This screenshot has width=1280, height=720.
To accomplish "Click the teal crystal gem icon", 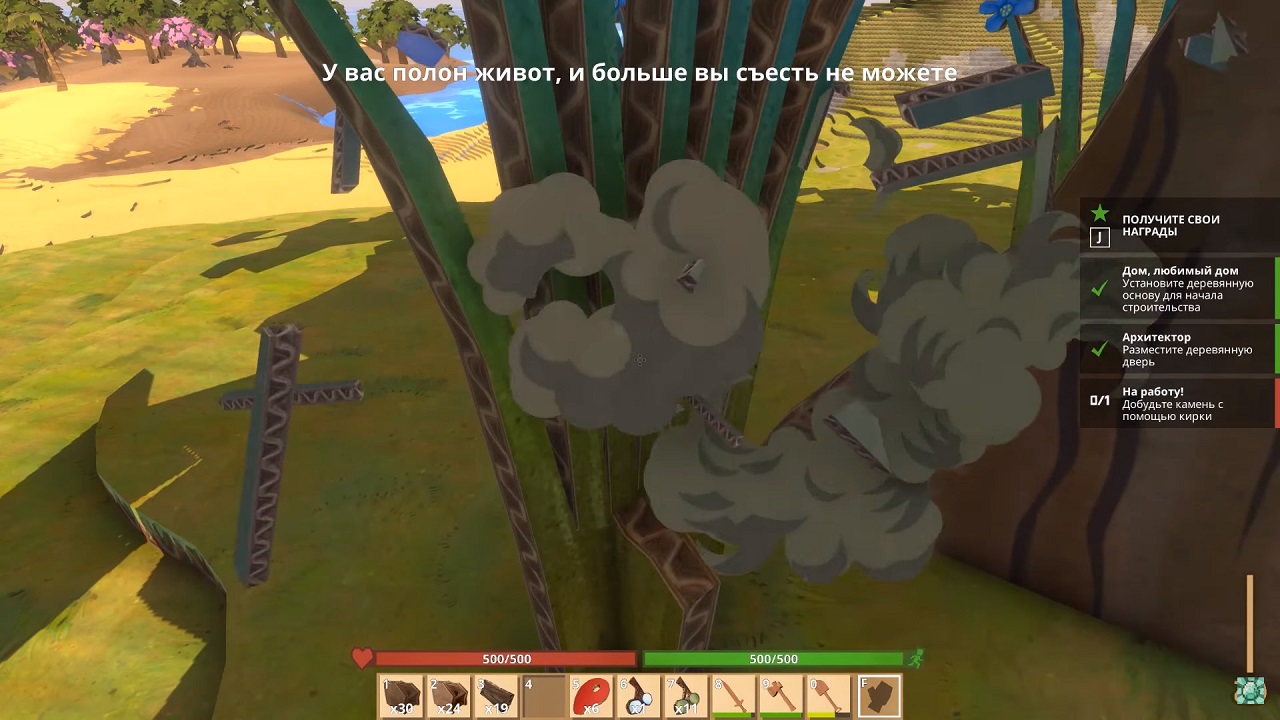I will [x=1249, y=691].
